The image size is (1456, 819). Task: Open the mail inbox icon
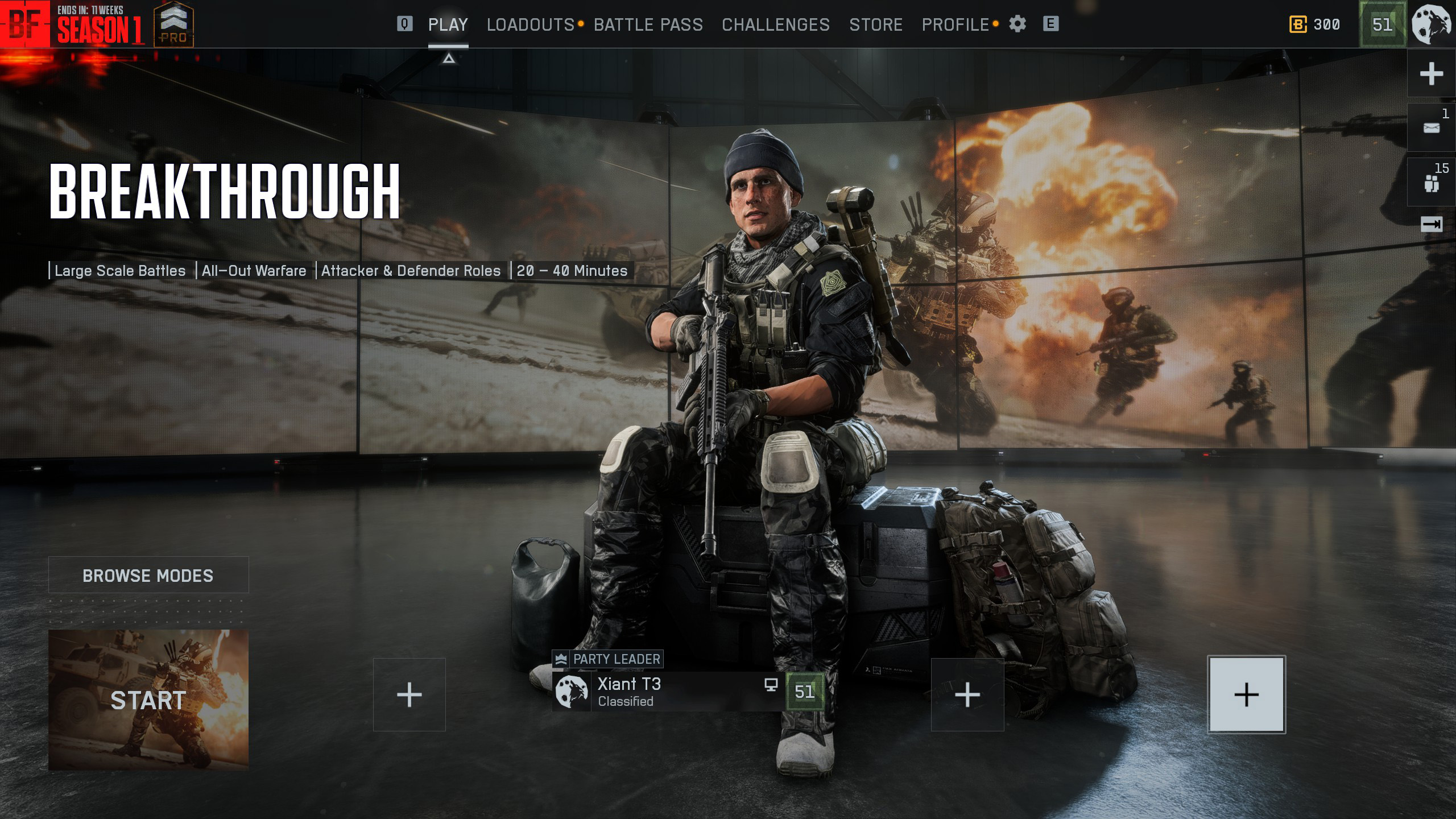click(x=1431, y=127)
